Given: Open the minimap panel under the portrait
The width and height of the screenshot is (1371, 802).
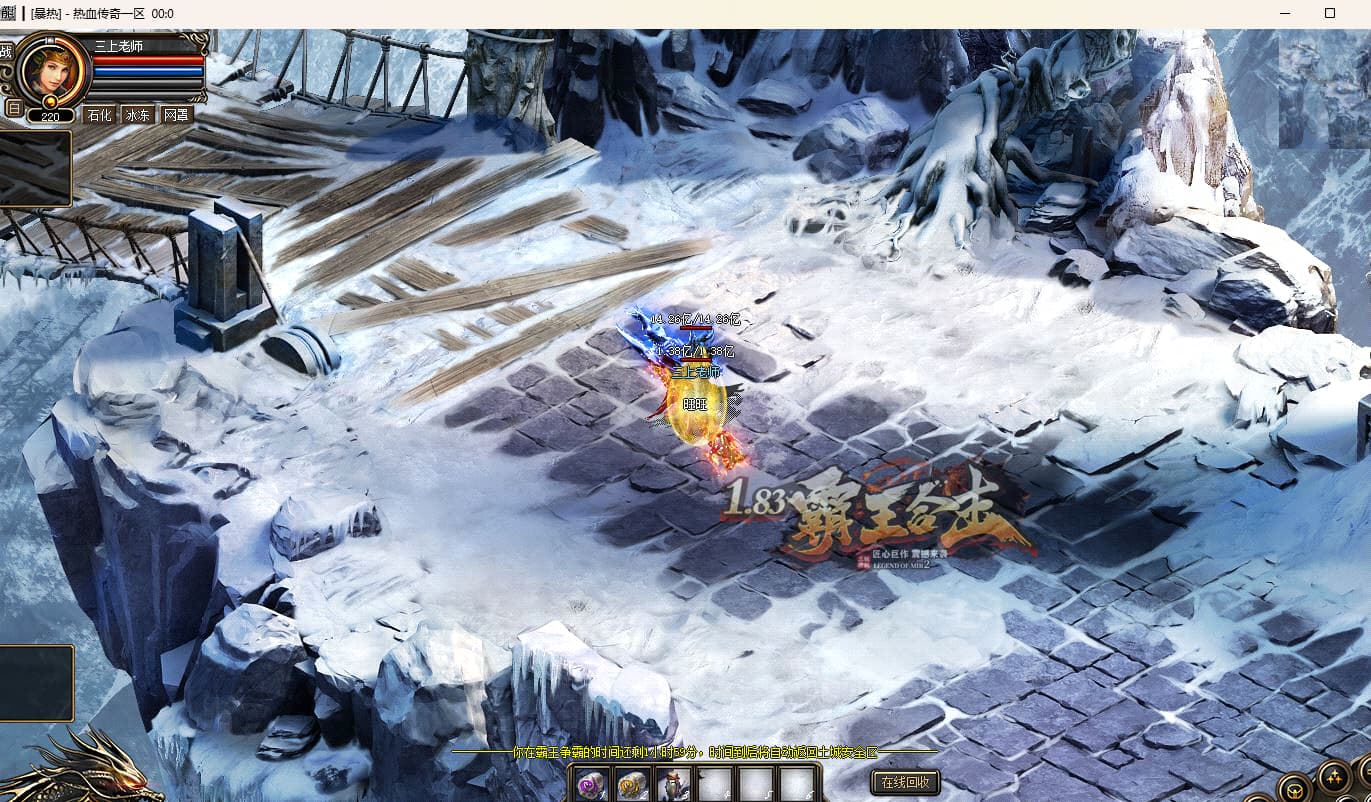Looking at the screenshot, I should pyautogui.click(x=35, y=167).
